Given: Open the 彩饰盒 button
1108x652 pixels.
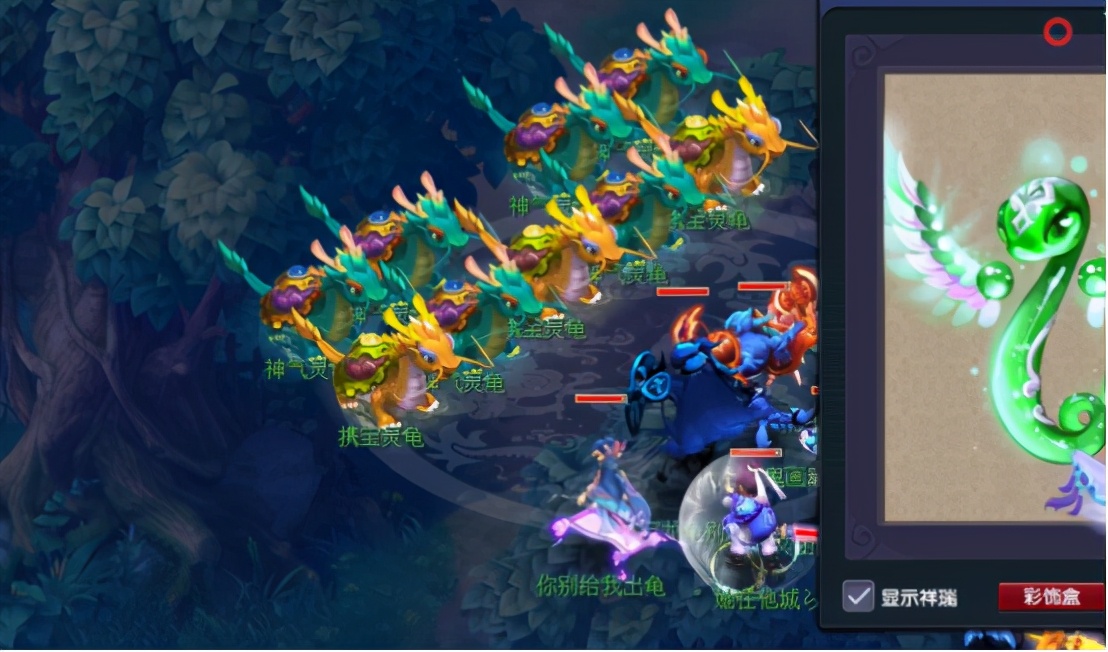Looking at the screenshot, I should click(1051, 597).
